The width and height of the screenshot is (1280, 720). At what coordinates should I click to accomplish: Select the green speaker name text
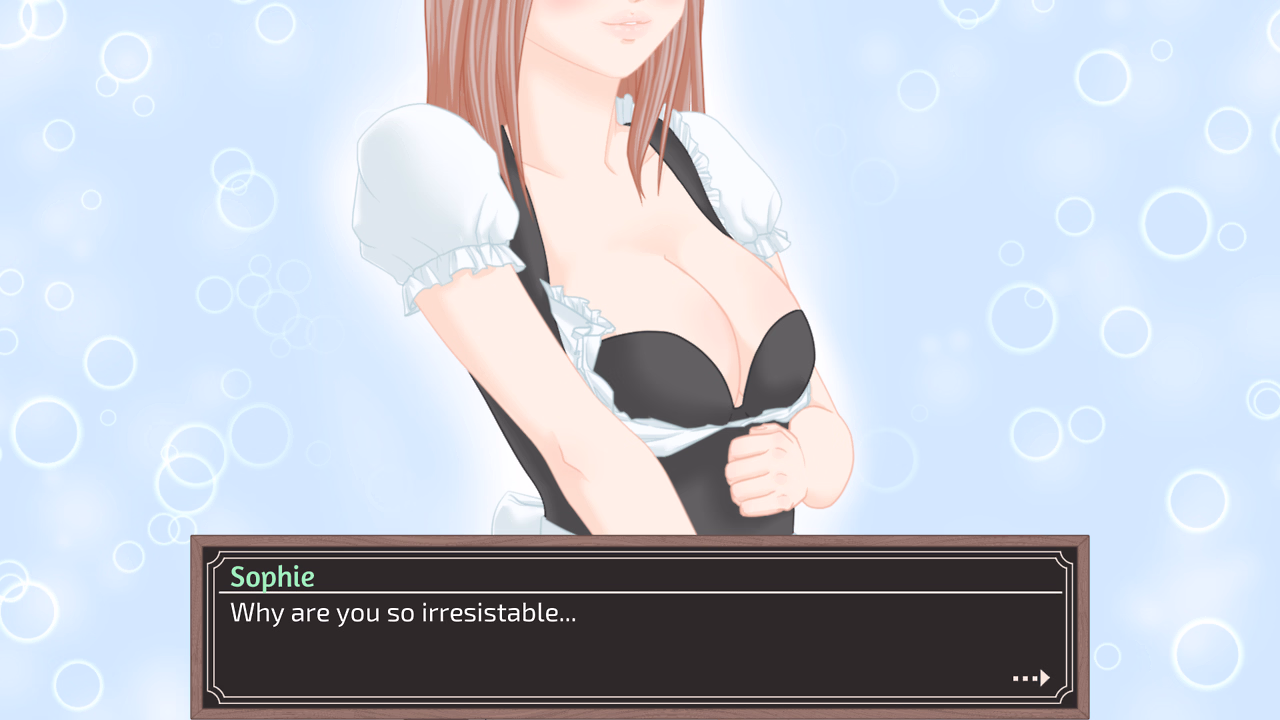tap(270, 576)
